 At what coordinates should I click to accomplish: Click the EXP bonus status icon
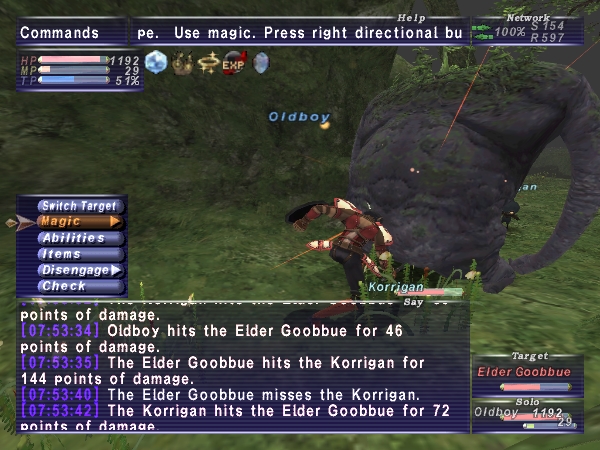(x=234, y=62)
